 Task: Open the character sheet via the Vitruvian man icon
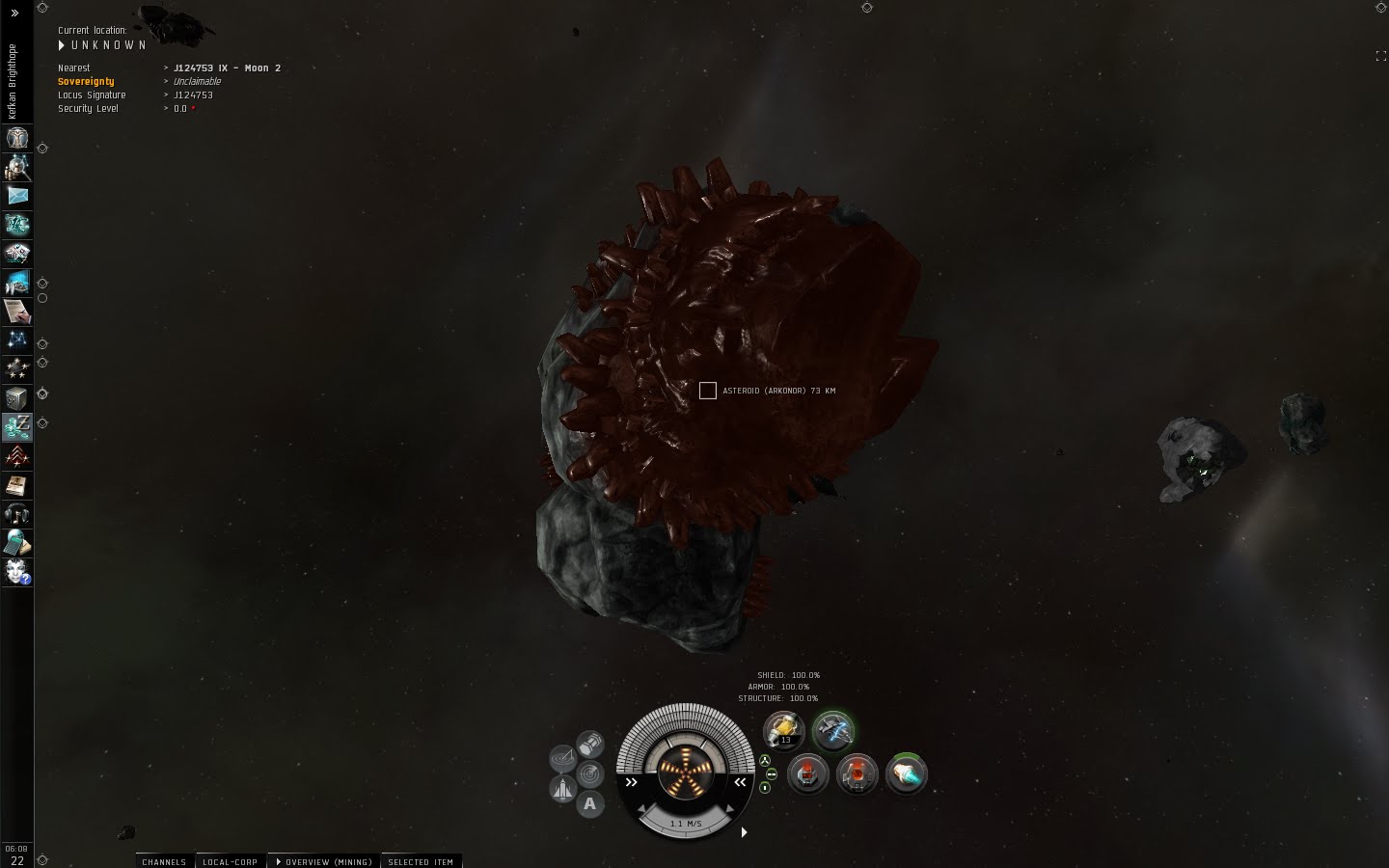click(x=16, y=138)
